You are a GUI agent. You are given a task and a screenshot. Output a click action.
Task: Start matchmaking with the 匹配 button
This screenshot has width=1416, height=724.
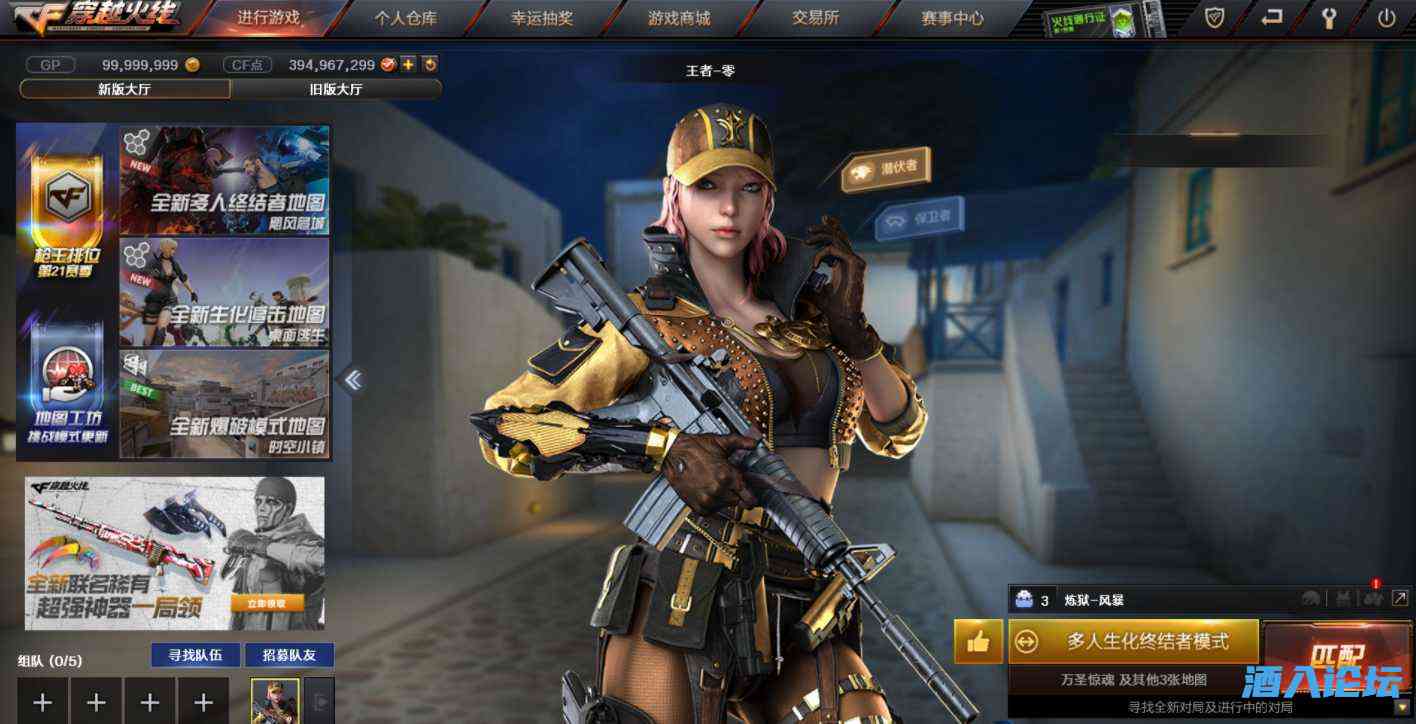point(1337,655)
